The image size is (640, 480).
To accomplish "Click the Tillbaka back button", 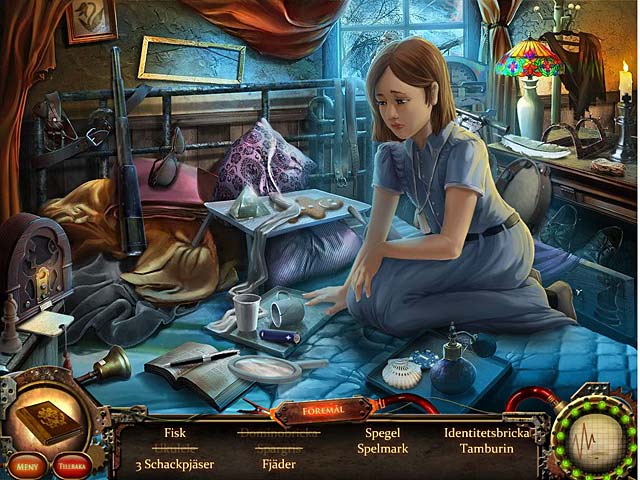I will point(73,466).
